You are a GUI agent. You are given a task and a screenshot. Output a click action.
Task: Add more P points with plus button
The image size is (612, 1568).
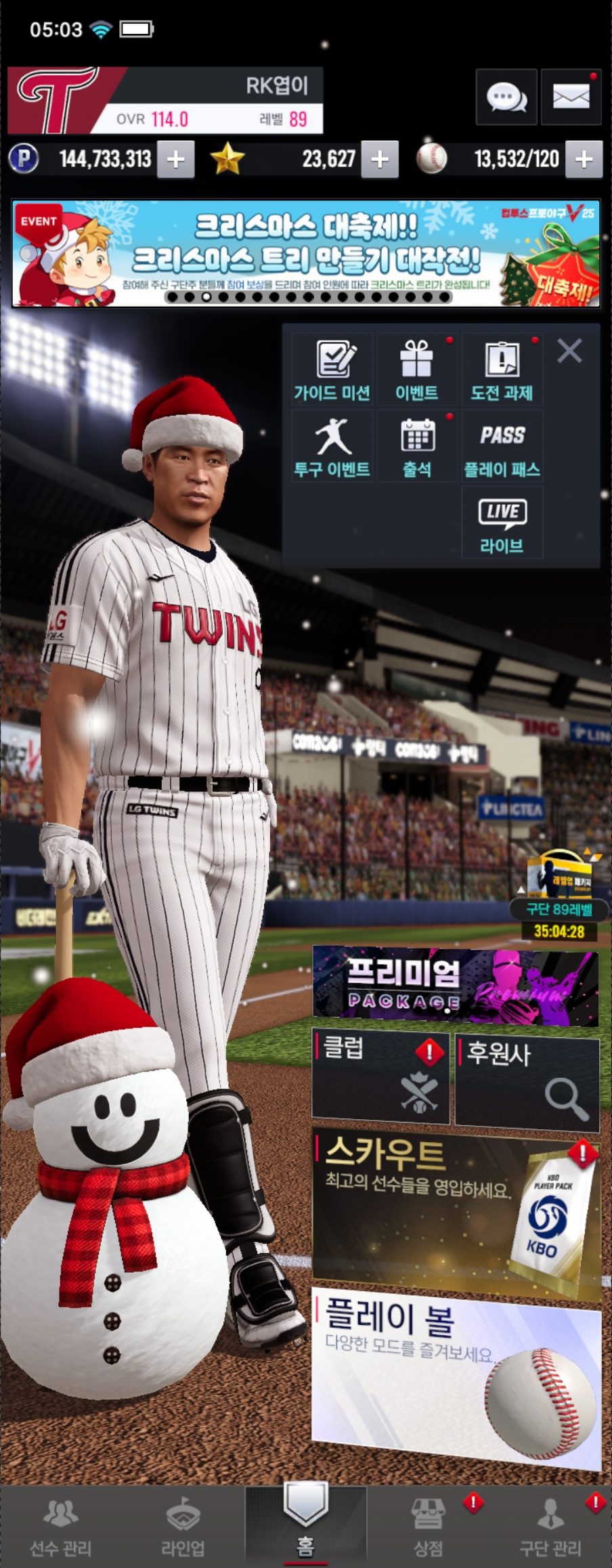(176, 160)
